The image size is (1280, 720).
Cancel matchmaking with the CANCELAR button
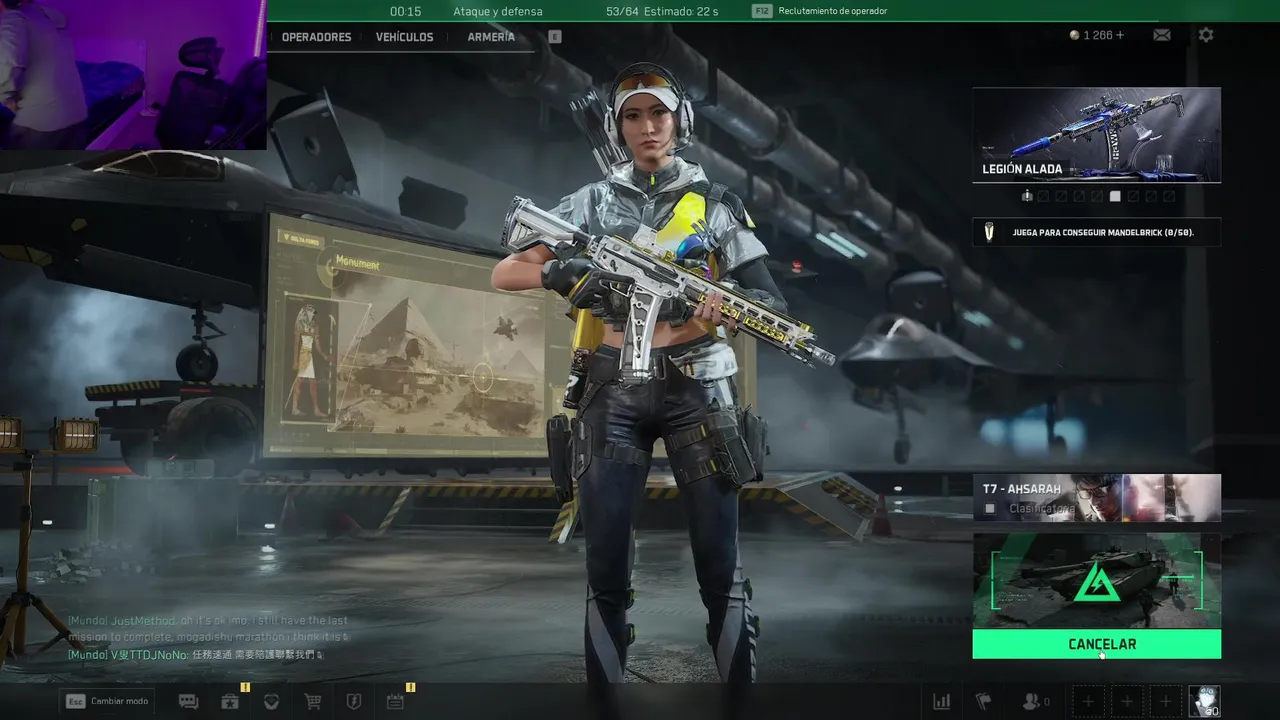click(x=1096, y=644)
